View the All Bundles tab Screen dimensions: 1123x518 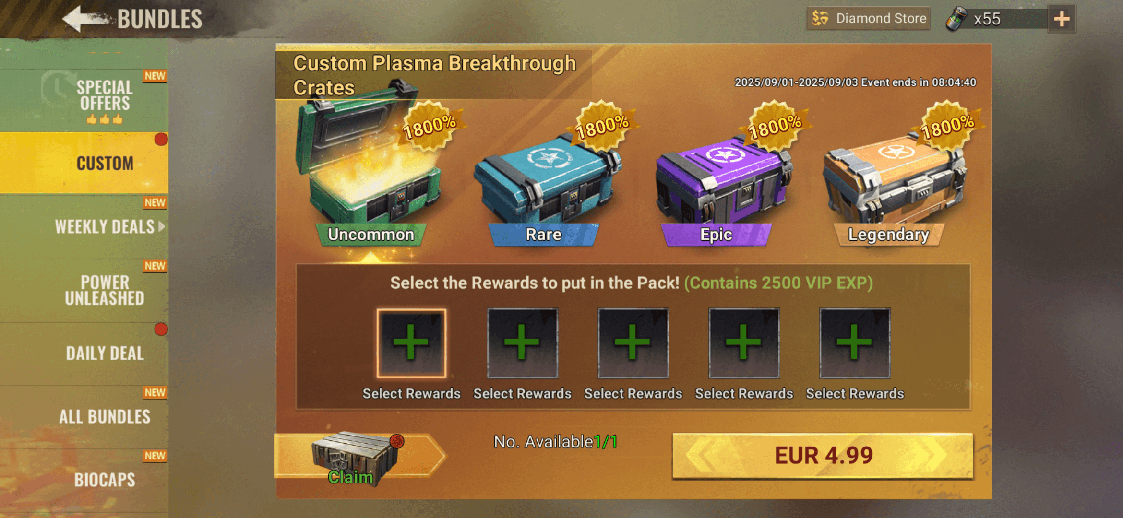click(104, 417)
